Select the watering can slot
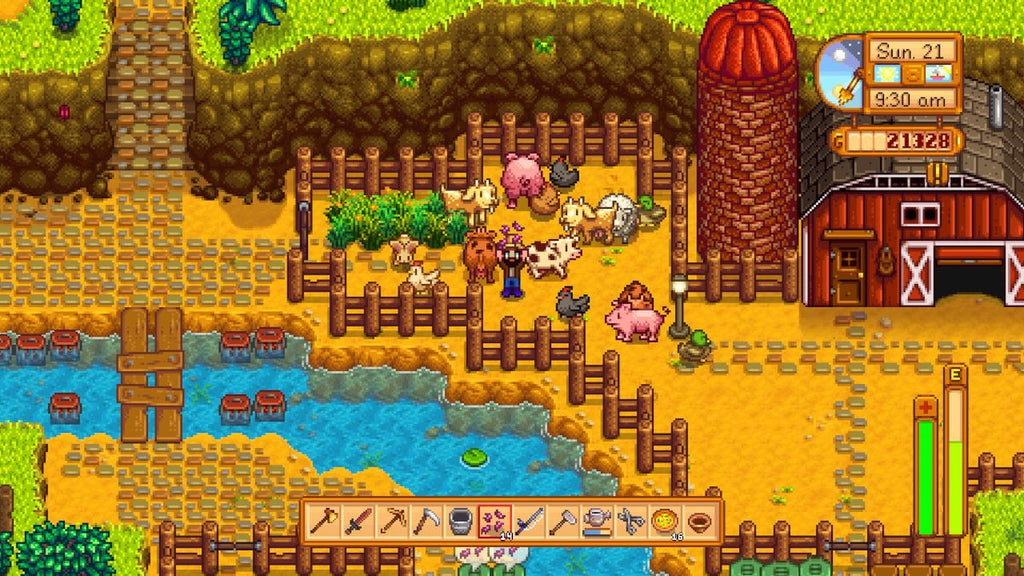Image resolution: width=1024 pixels, height=576 pixels. 597,521
